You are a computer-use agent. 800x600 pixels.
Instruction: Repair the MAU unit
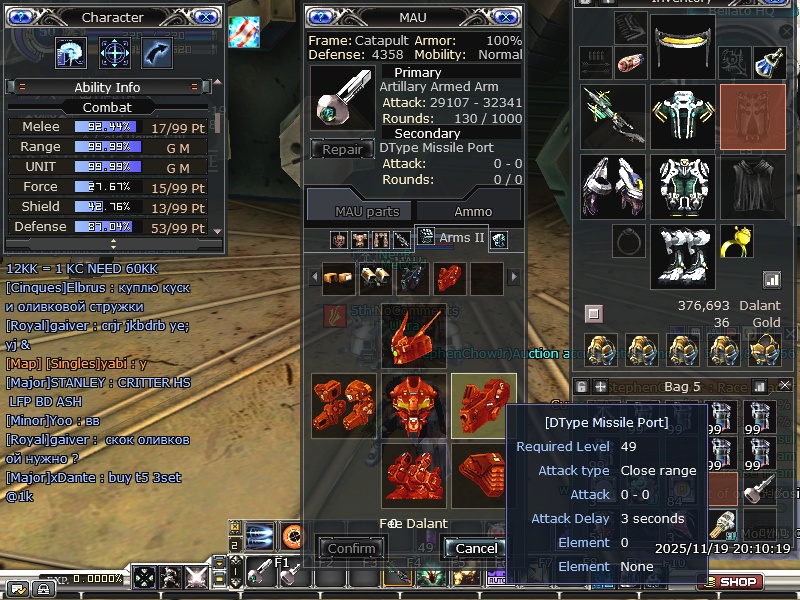click(342, 150)
